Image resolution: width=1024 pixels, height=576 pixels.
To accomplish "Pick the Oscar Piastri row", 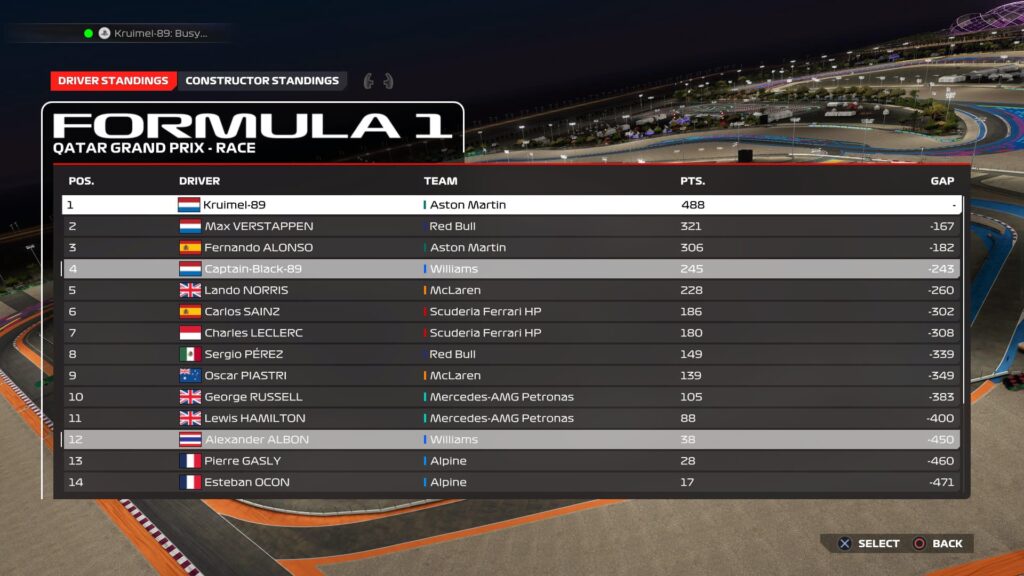I will pyautogui.click(x=511, y=376).
